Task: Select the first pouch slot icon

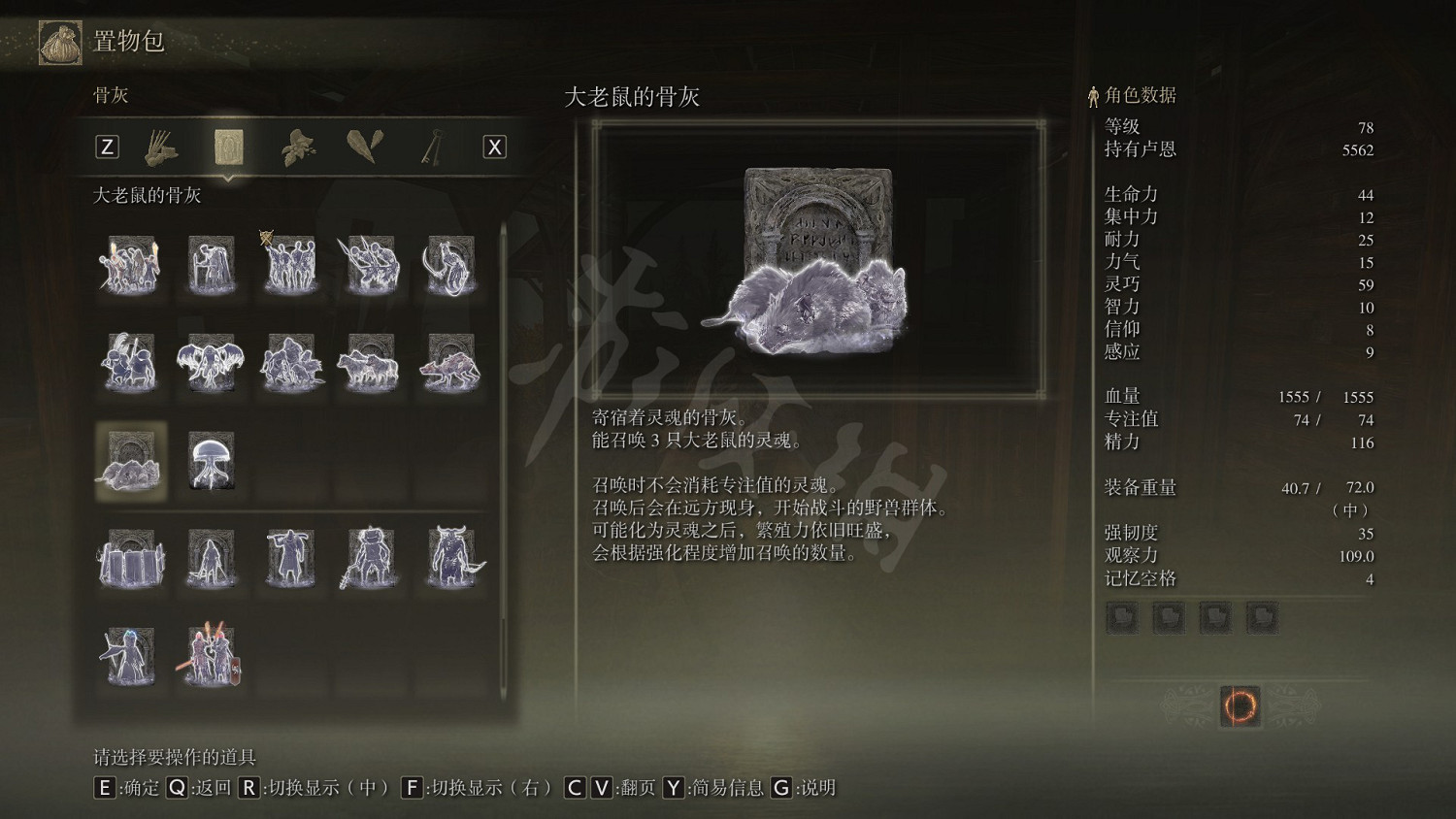Action: point(1122,617)
